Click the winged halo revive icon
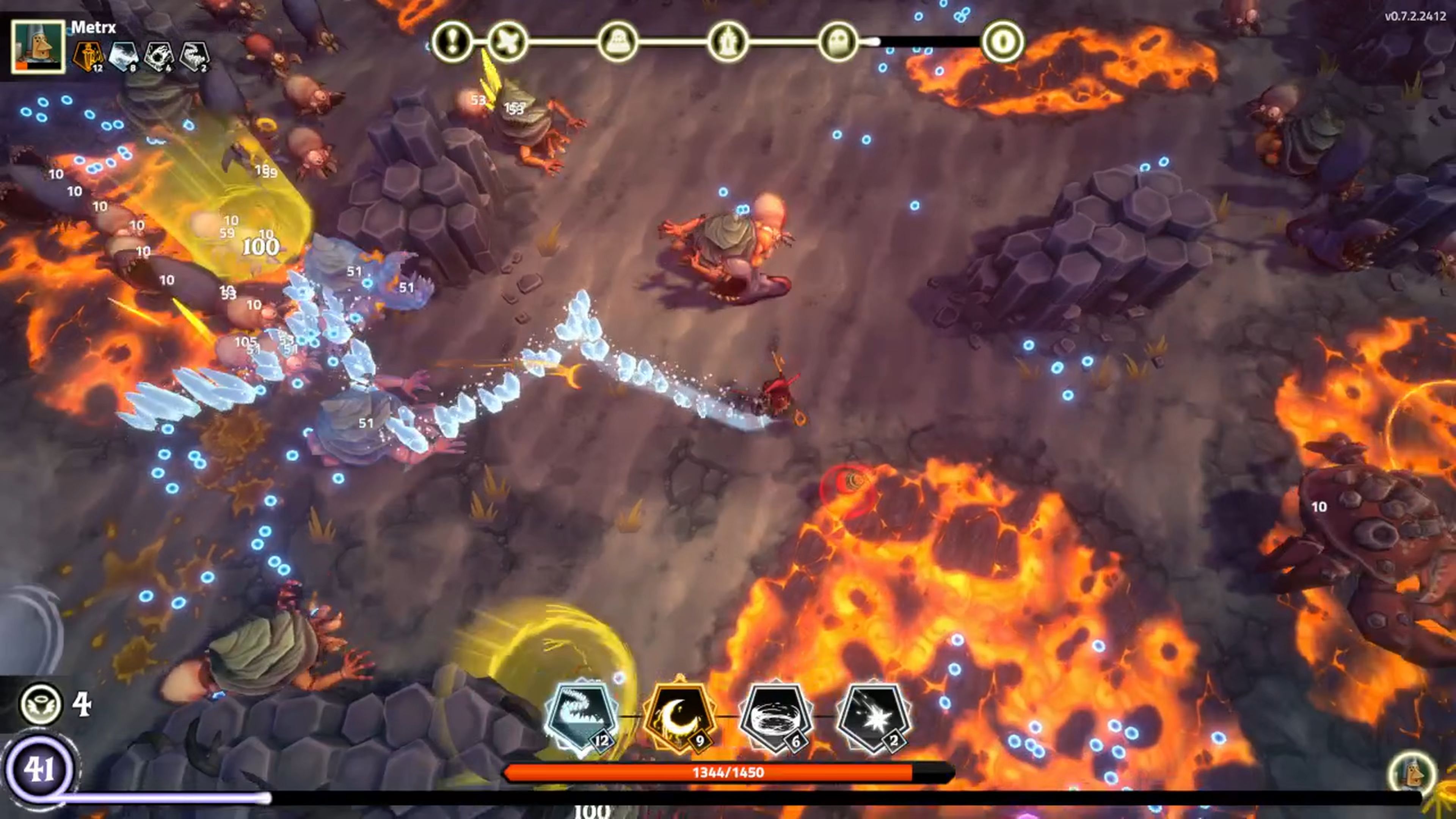Image resolution: width=1456 pixels, height=819 pixels. click(x=41, y=704)
